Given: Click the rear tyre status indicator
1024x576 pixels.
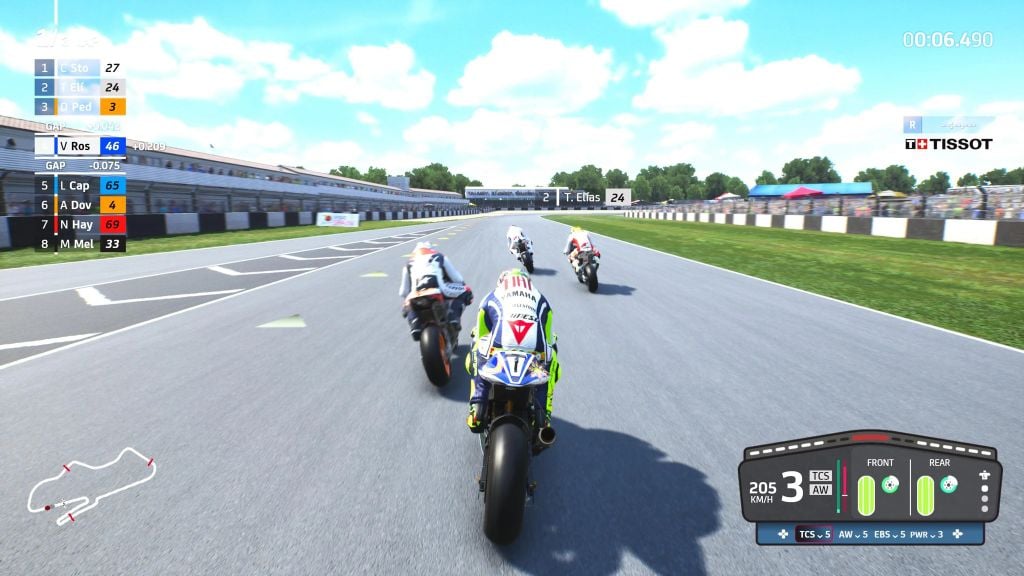Looking at the screenshot, I should [x=925, y=495].
